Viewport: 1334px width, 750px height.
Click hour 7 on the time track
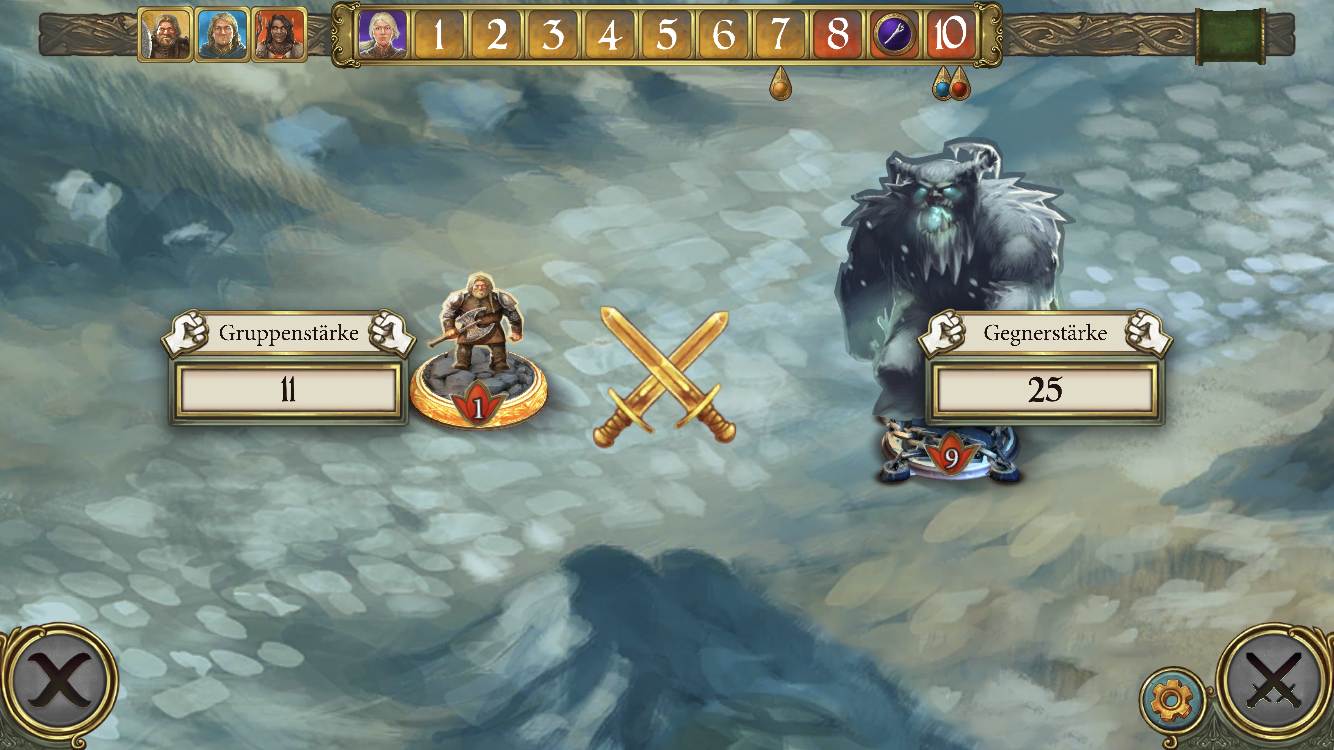[781, 35]
